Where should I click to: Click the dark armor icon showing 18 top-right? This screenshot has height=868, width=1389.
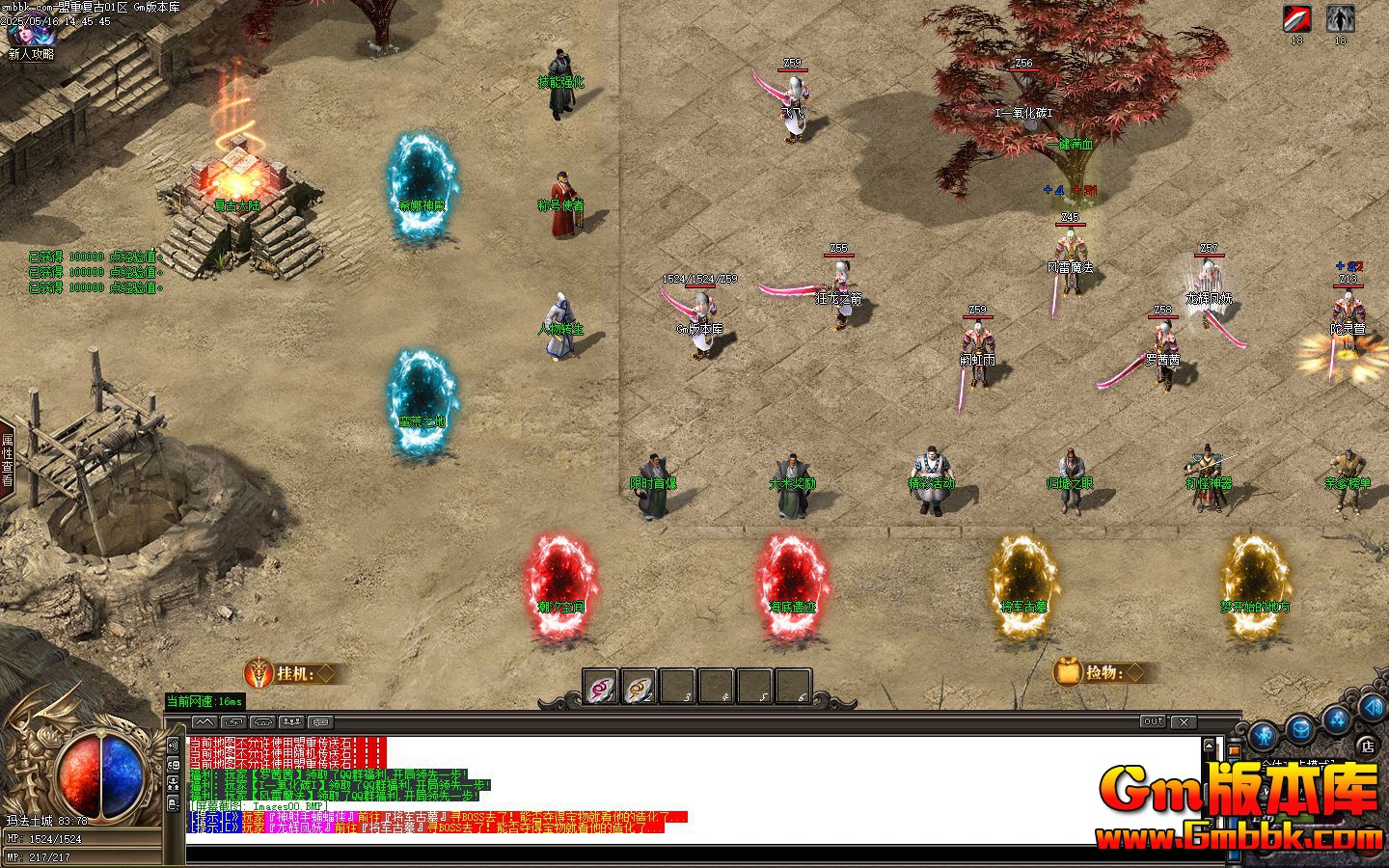point(1339,16)
